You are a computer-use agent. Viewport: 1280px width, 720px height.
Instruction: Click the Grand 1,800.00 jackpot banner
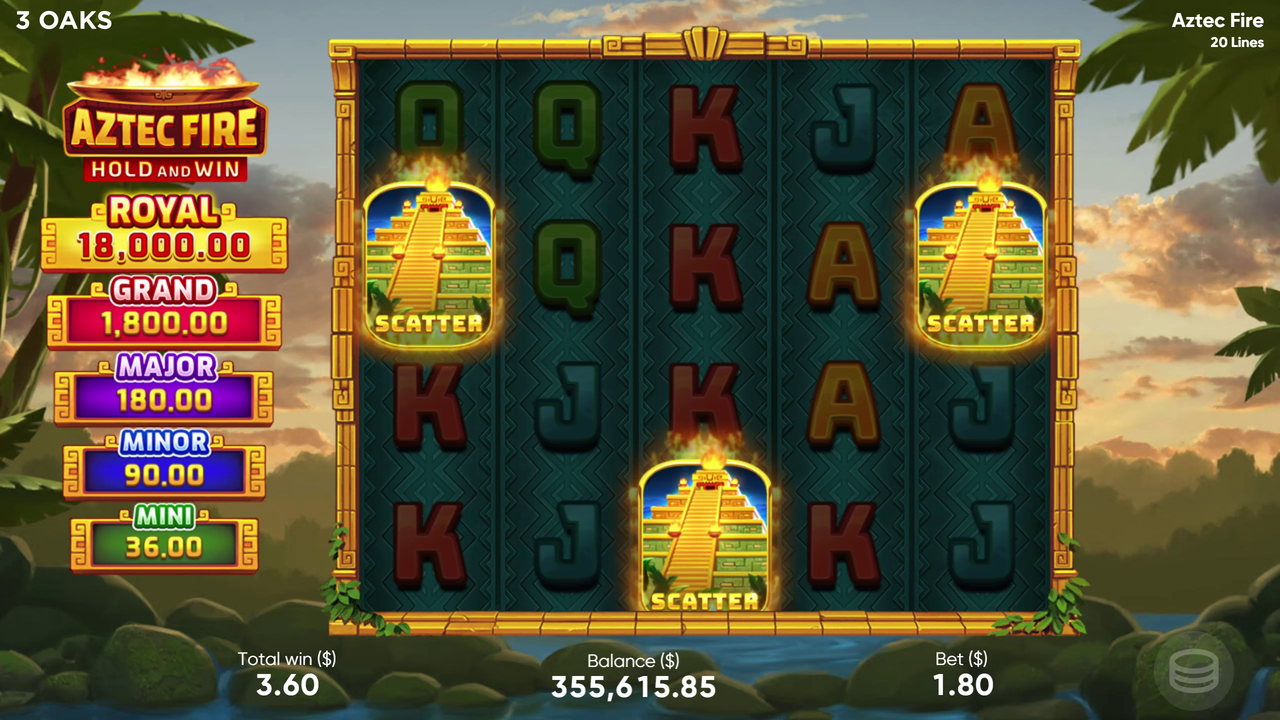(163, 308)
